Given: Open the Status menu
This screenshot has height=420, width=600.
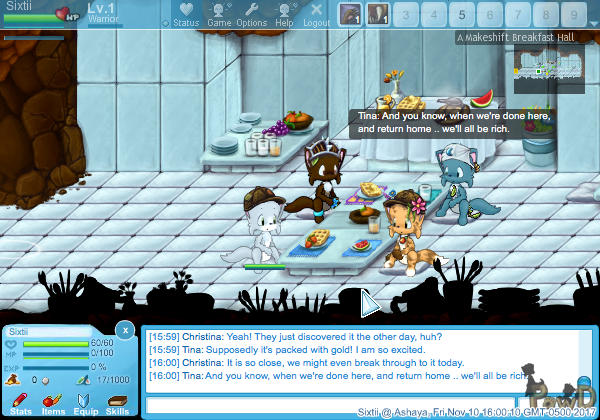Looking at the screenshot, I should coord(185,14).
